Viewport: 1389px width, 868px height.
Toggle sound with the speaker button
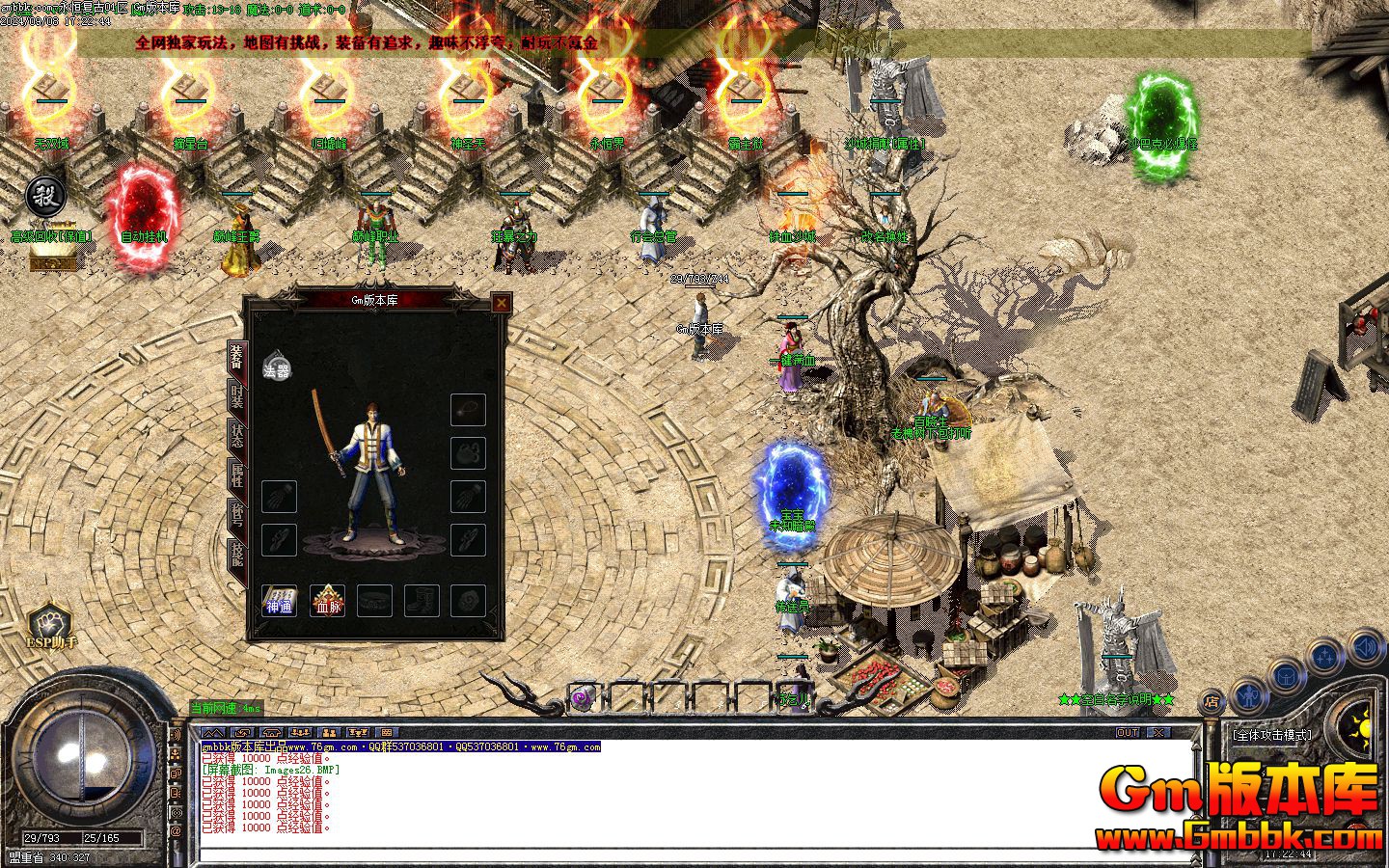point(1366,646)
